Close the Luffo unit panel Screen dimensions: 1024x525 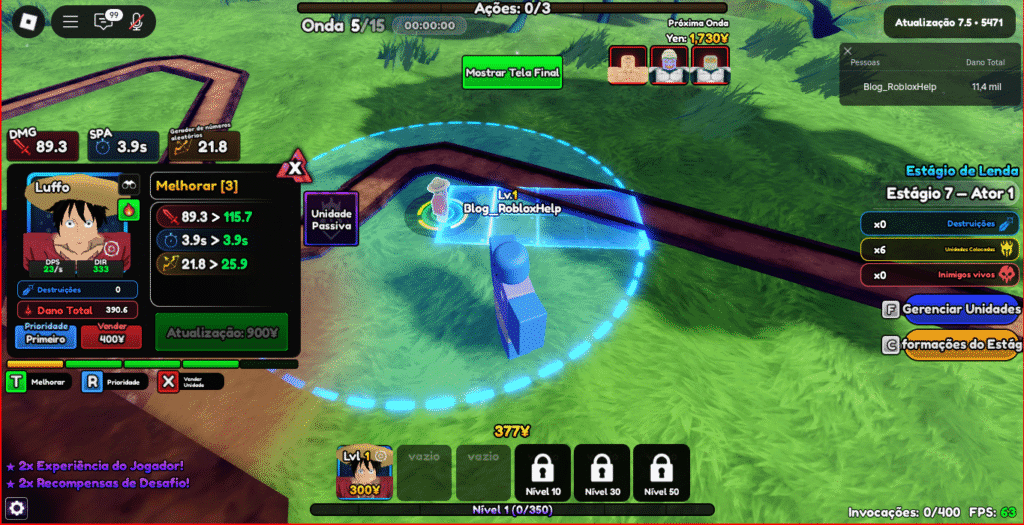(x=295, y=168)
